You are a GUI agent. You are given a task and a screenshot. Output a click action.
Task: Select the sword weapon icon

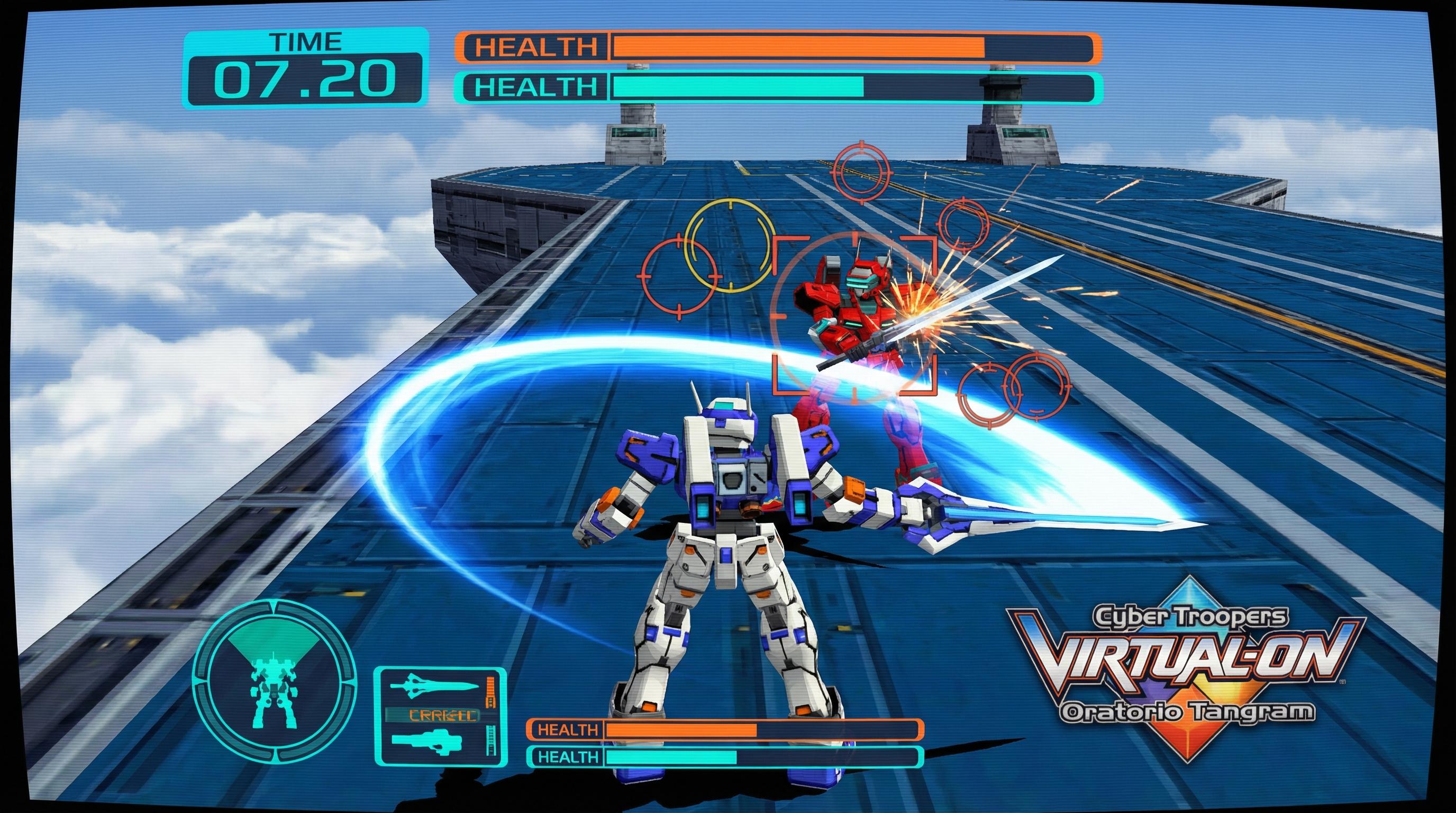[434, 686]
